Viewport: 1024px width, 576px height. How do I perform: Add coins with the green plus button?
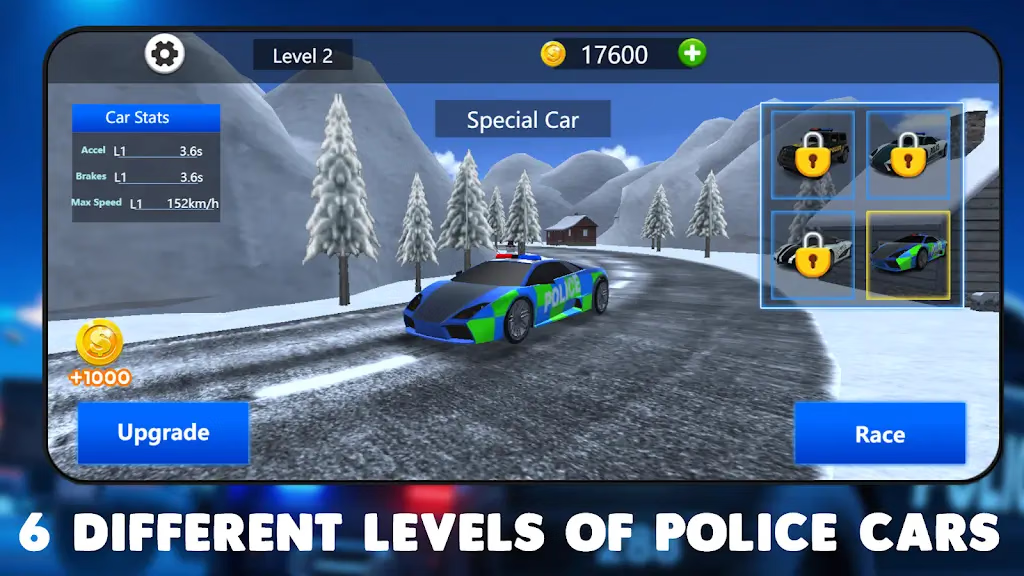coord(692,53)
